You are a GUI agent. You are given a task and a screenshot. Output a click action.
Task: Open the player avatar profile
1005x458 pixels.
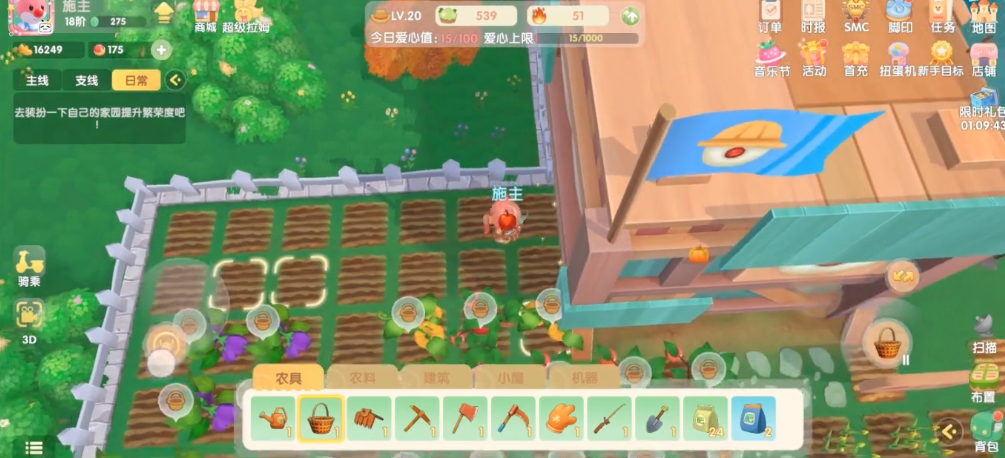click(x=30, y=17)
